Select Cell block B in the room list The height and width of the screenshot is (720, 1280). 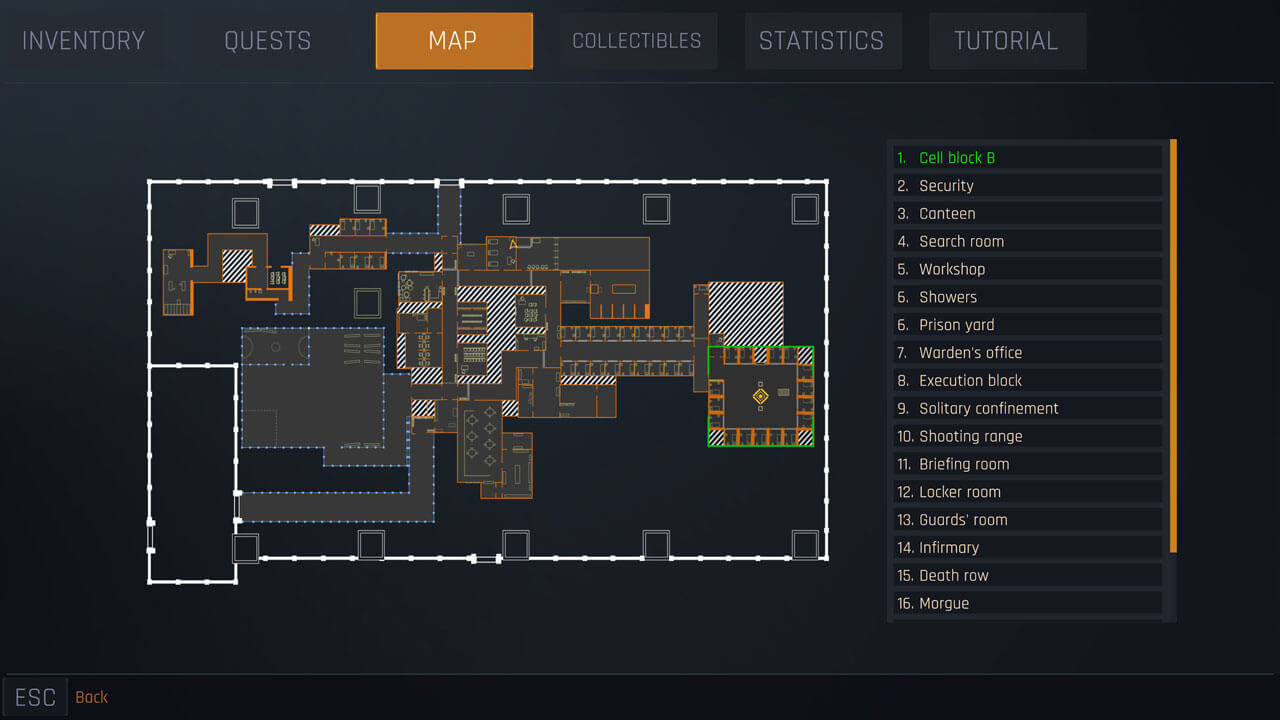coord(1027,157)
